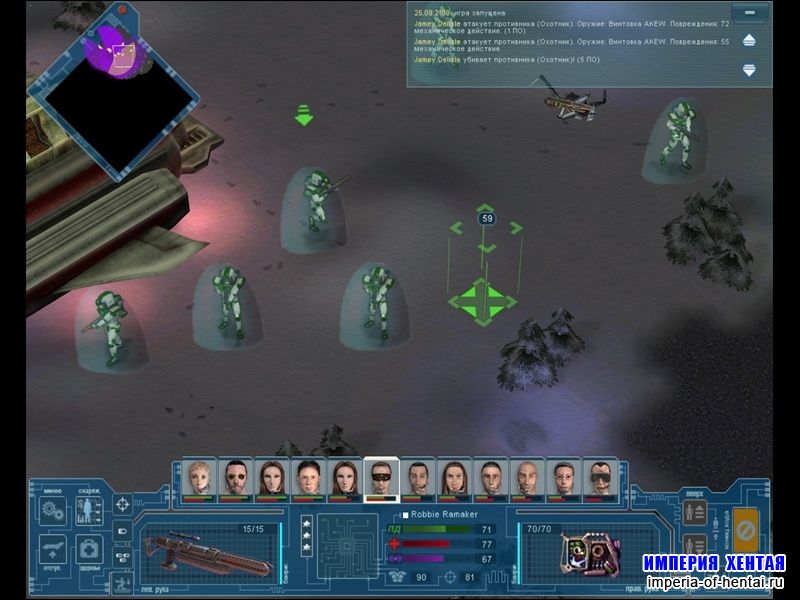Minimize the combat log panel
Viewport: 800px width, 600px height.
click(748, 13)
